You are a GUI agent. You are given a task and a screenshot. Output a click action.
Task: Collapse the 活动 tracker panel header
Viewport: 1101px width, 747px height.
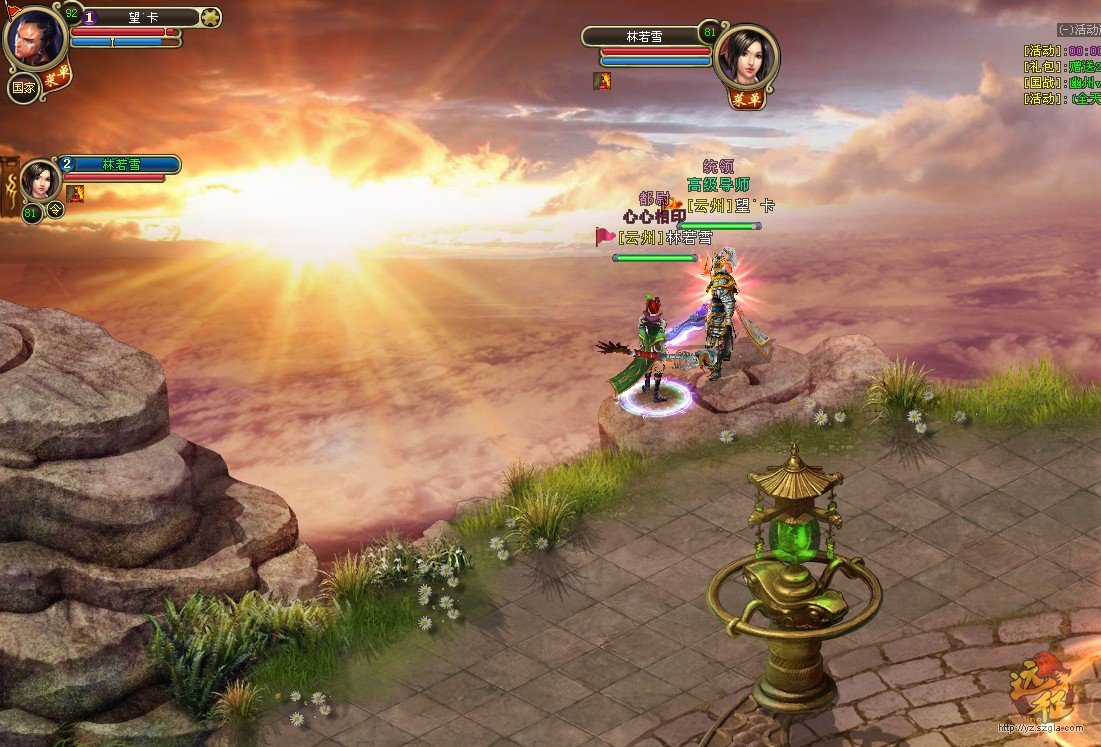(x=1078, y=30)
